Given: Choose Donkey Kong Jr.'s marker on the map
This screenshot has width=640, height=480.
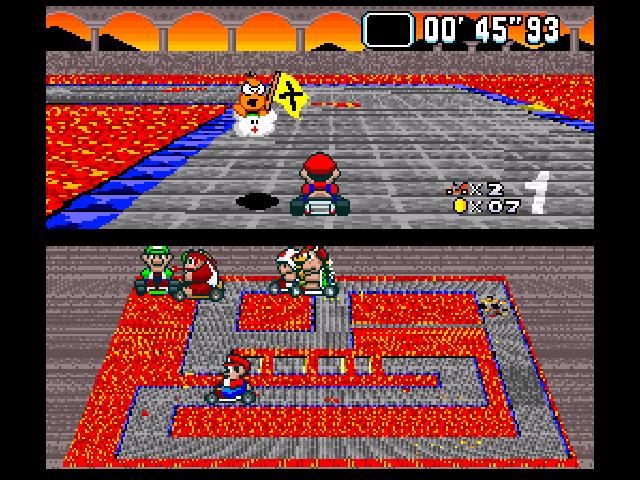Looking at the screenshot, I should 199,277.
